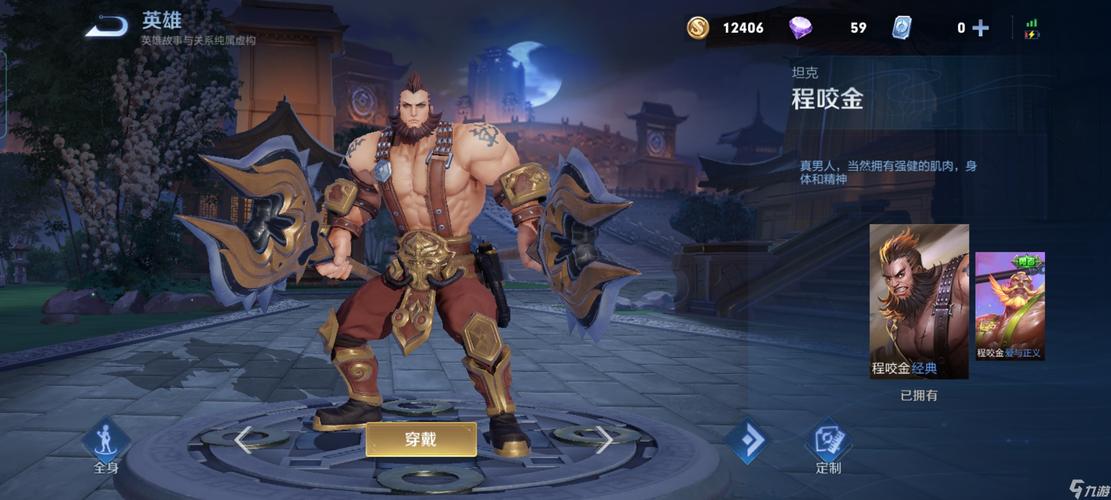The height and width of the screenshot is (500, 1111).
Task: Tap the 穿戴 equip button
Action: click(x=420, y=438)
